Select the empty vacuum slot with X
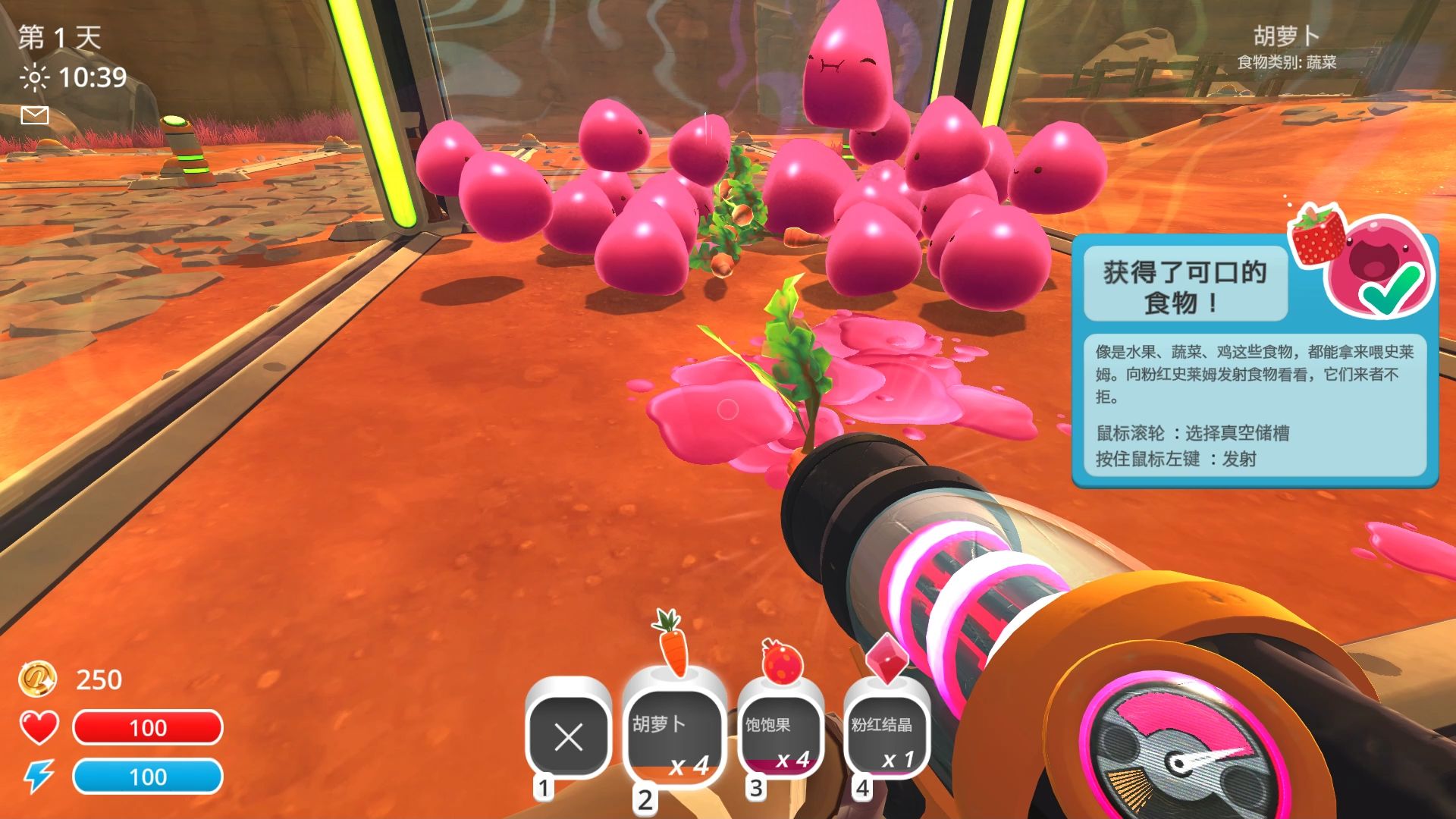Viewport: 1456px width, 819px height. pos(568,736)
